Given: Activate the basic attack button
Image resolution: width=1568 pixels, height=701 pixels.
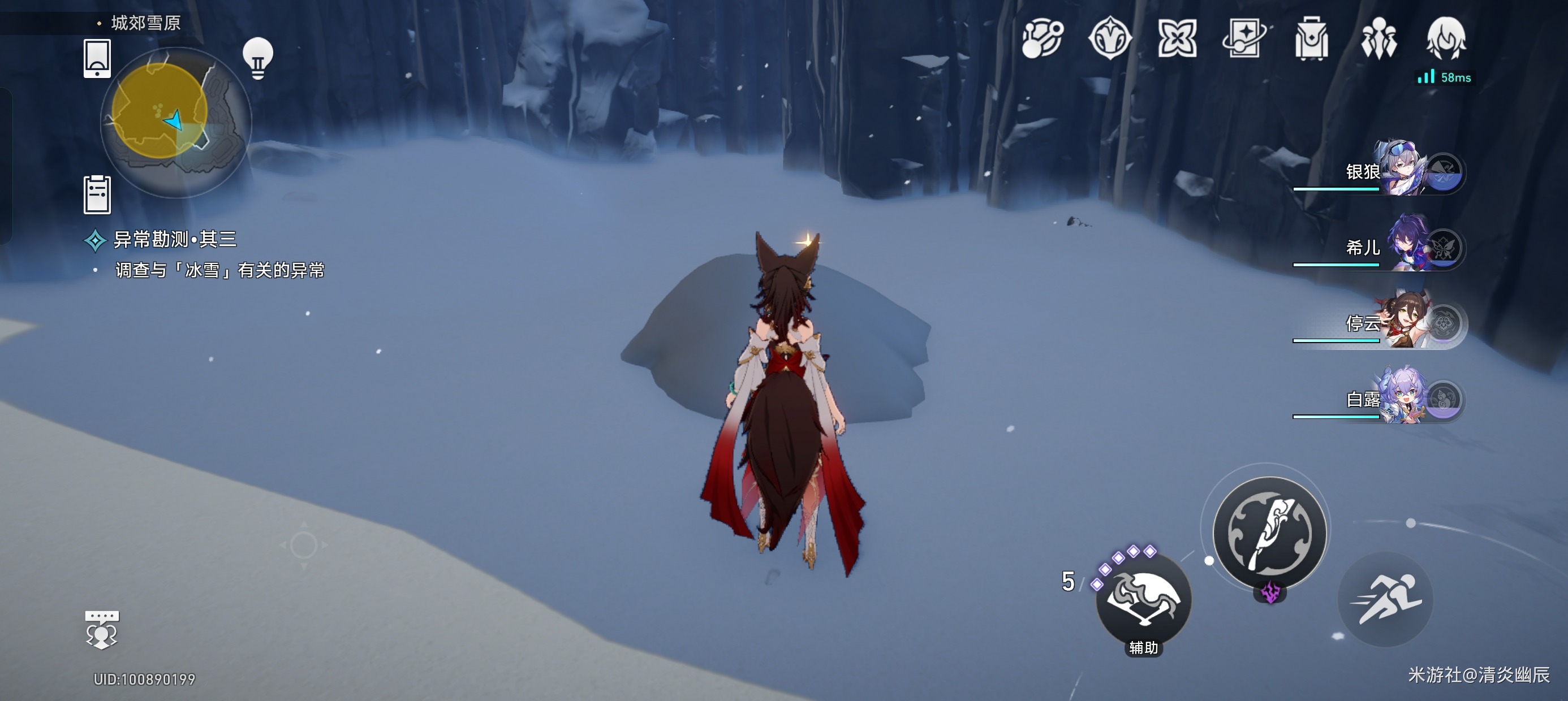Looking at the screenshot, I should tap(1269, 533).
